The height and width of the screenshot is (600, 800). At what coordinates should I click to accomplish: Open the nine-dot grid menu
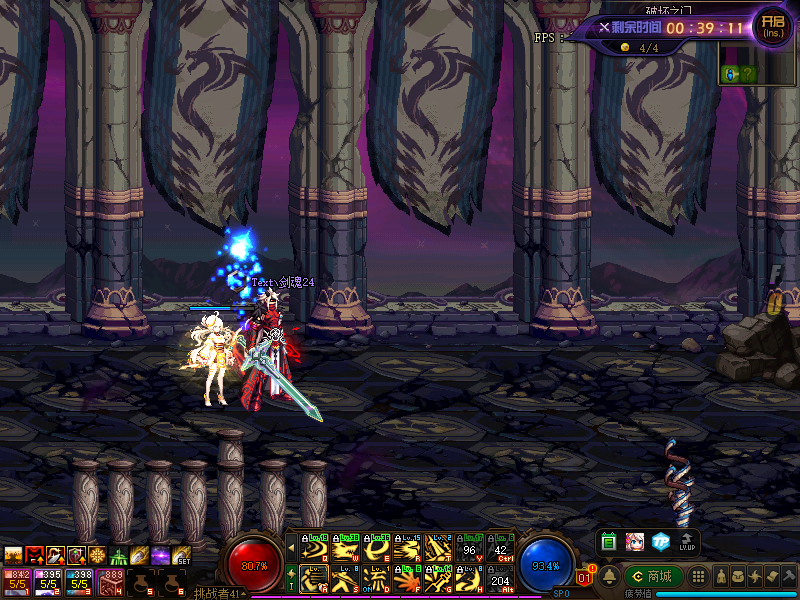click(x=699, y=577)
